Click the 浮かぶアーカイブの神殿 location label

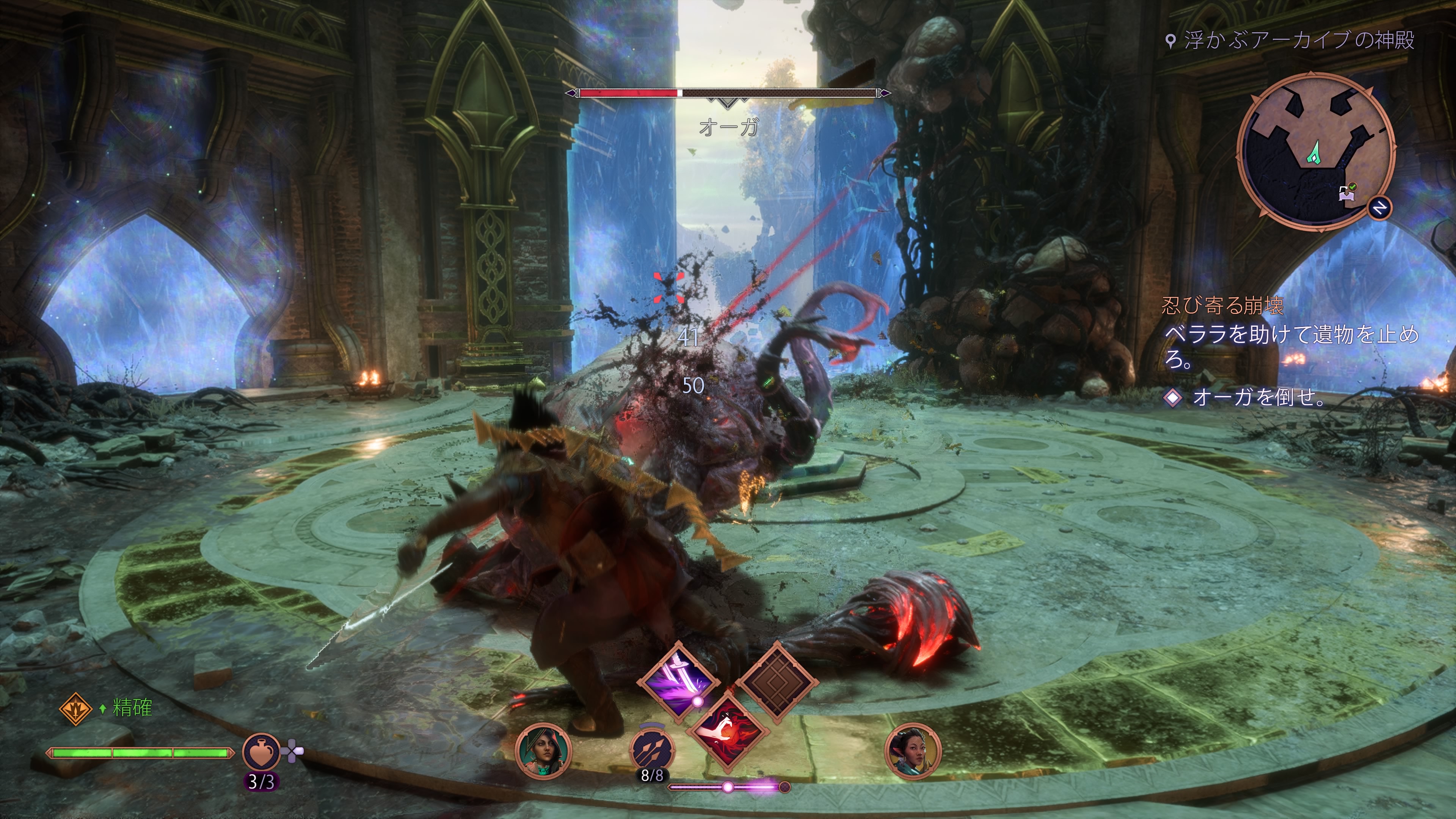click(x=1298, y=40)
